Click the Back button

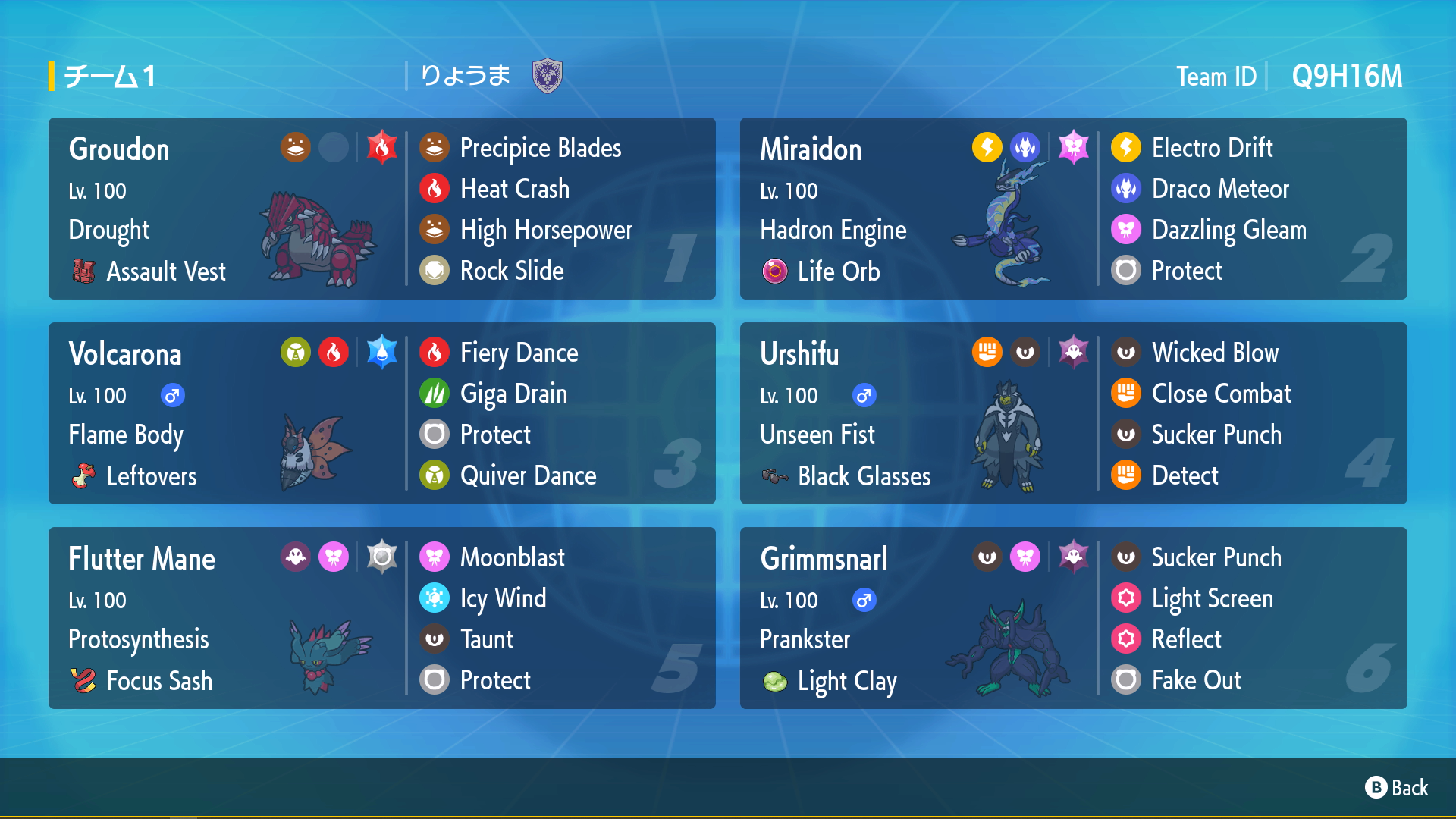[1397, 788]
